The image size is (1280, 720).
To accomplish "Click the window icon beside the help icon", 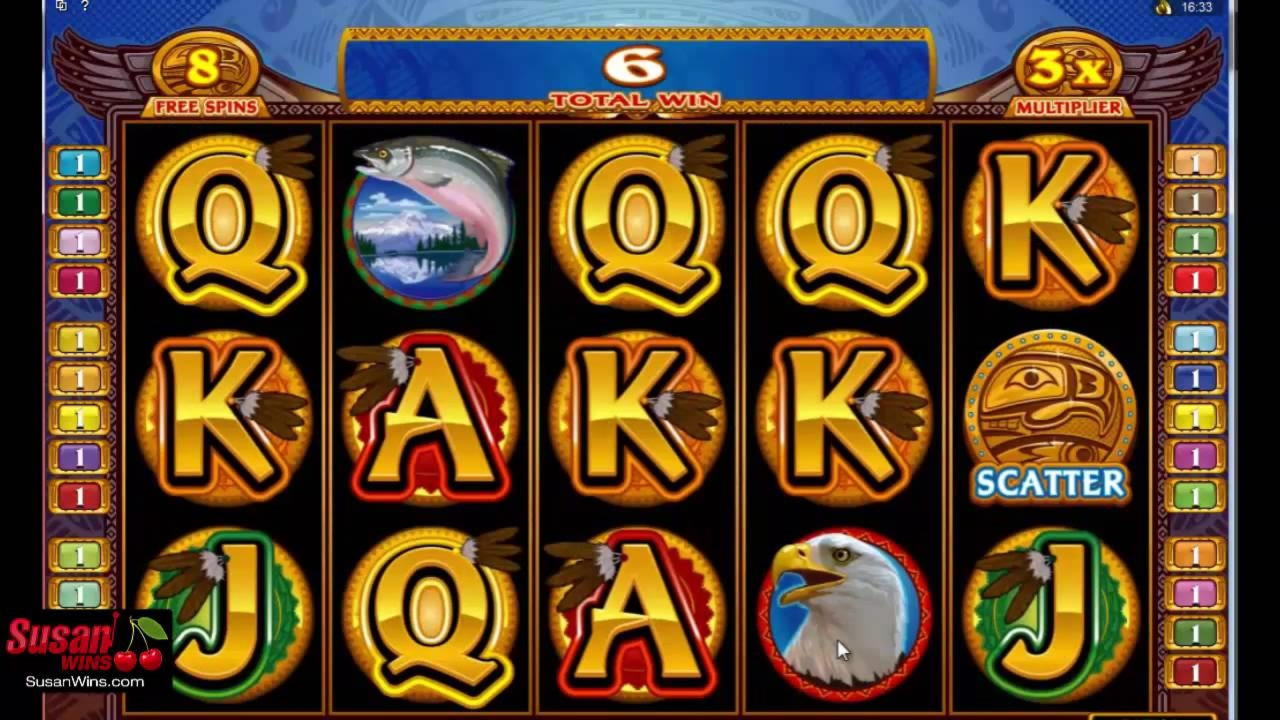I will [62, 6].
